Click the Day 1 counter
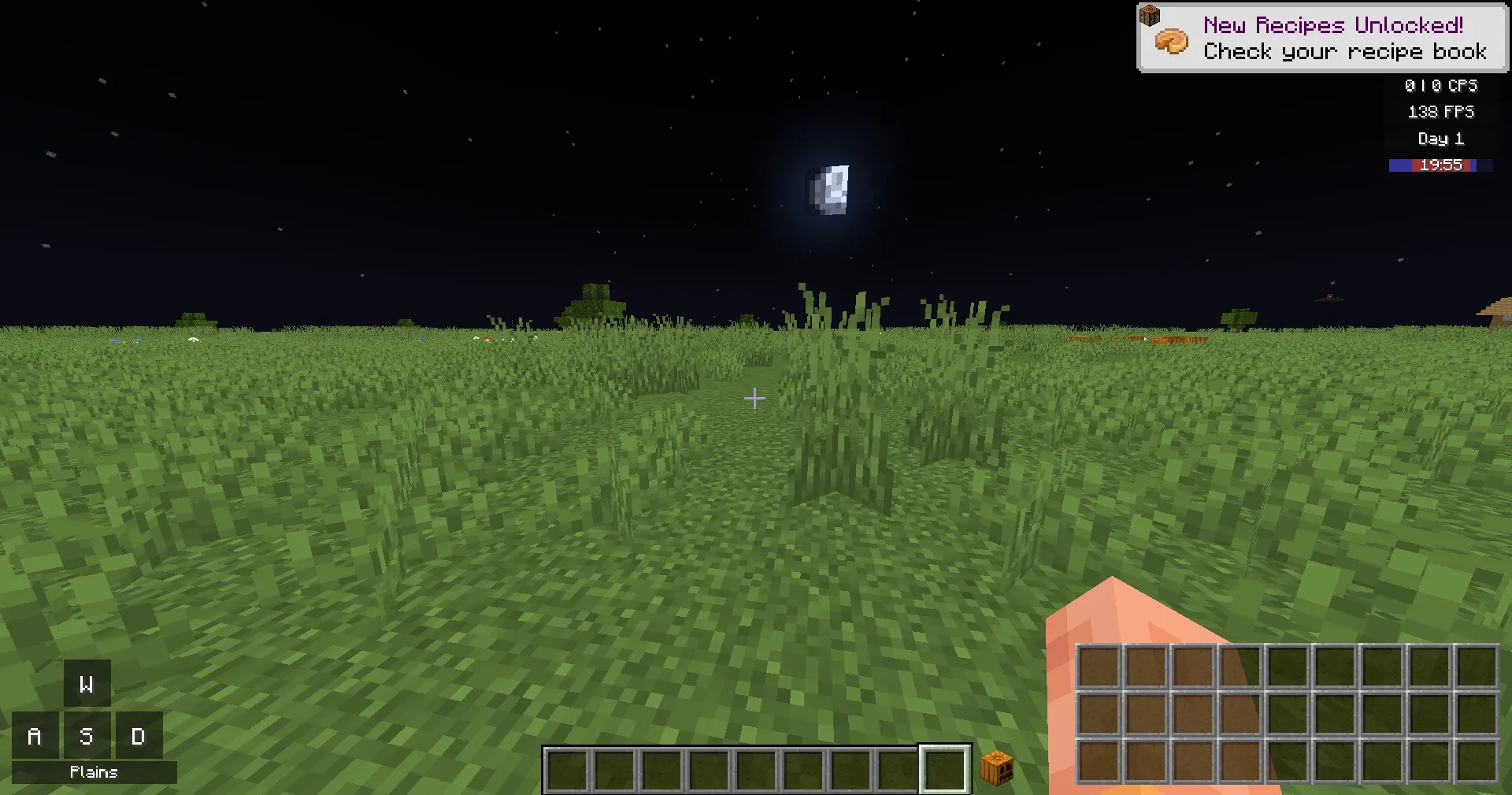 pyautogui.click(x=1440, y=139)
